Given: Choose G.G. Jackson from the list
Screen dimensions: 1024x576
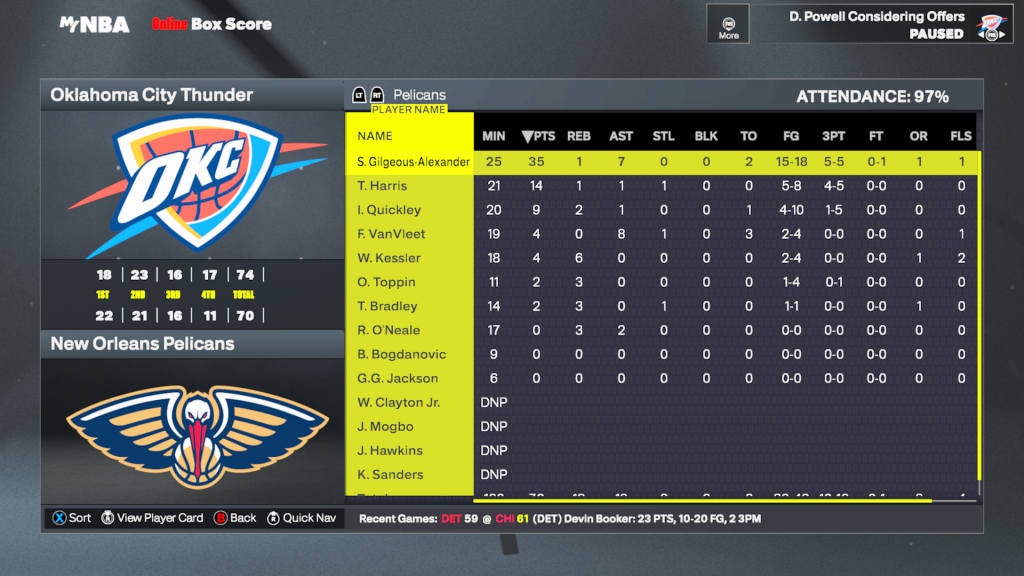Looking at the screenshot, I should (397, 378).
